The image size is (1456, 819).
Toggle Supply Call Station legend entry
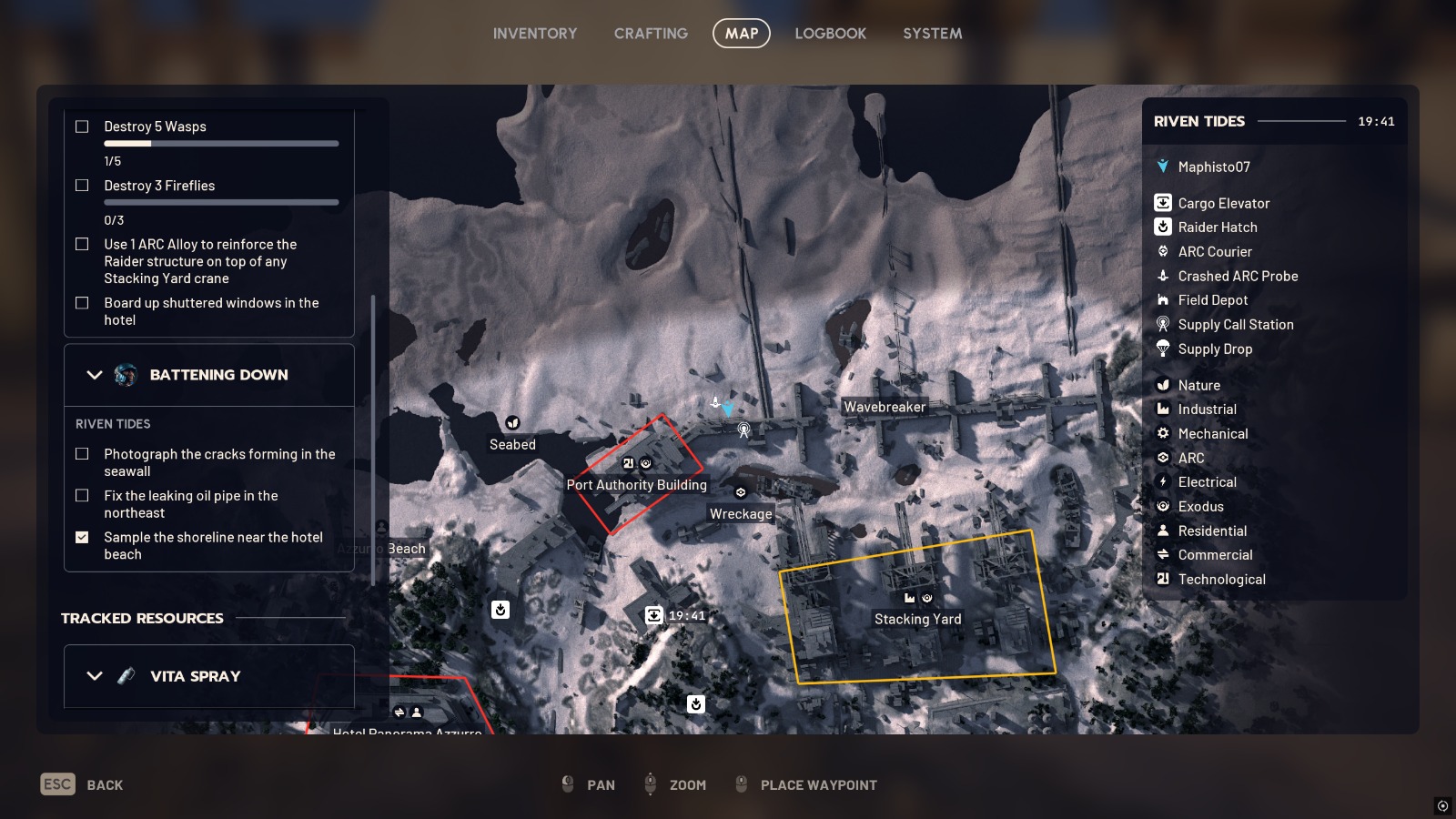(1235, 325)
